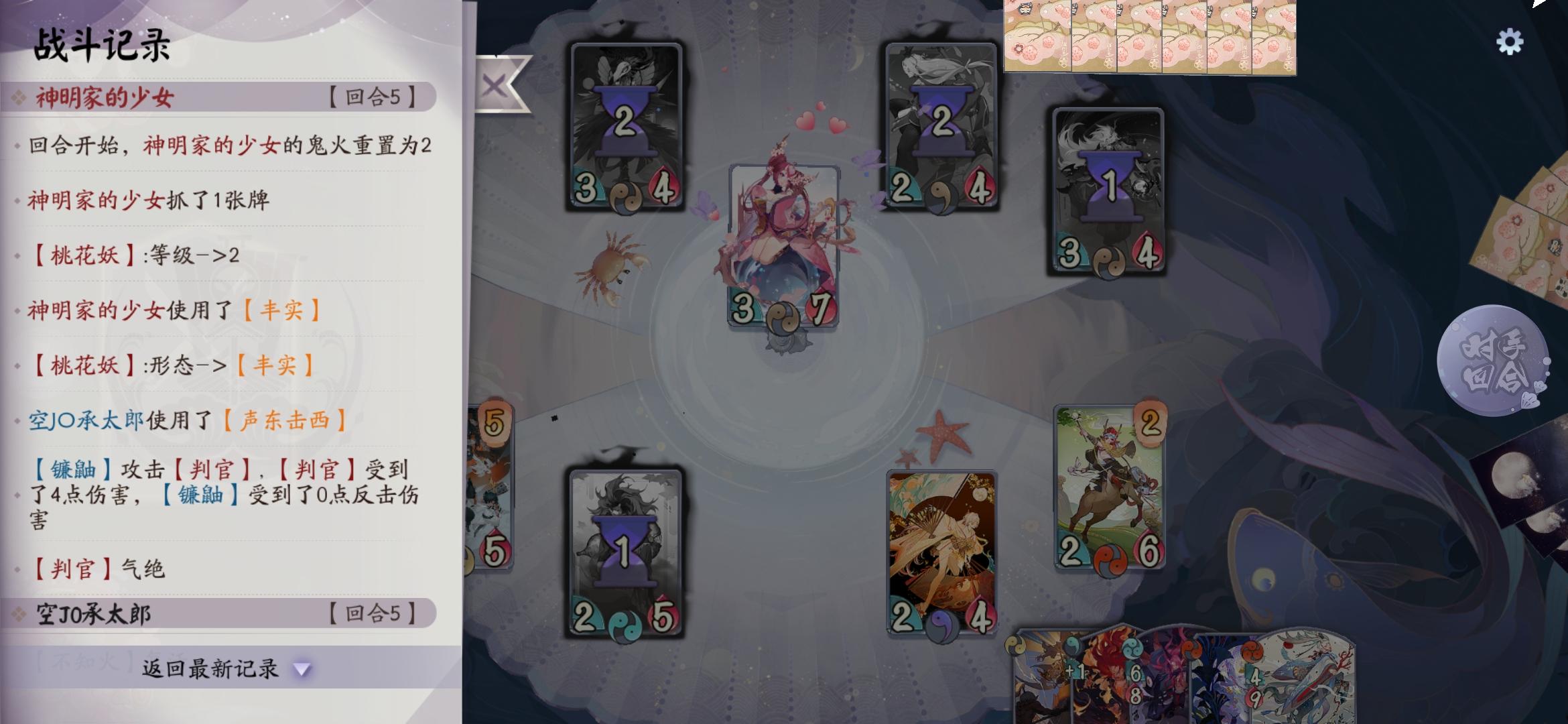Open the settings gear in top right corner

1510,42
